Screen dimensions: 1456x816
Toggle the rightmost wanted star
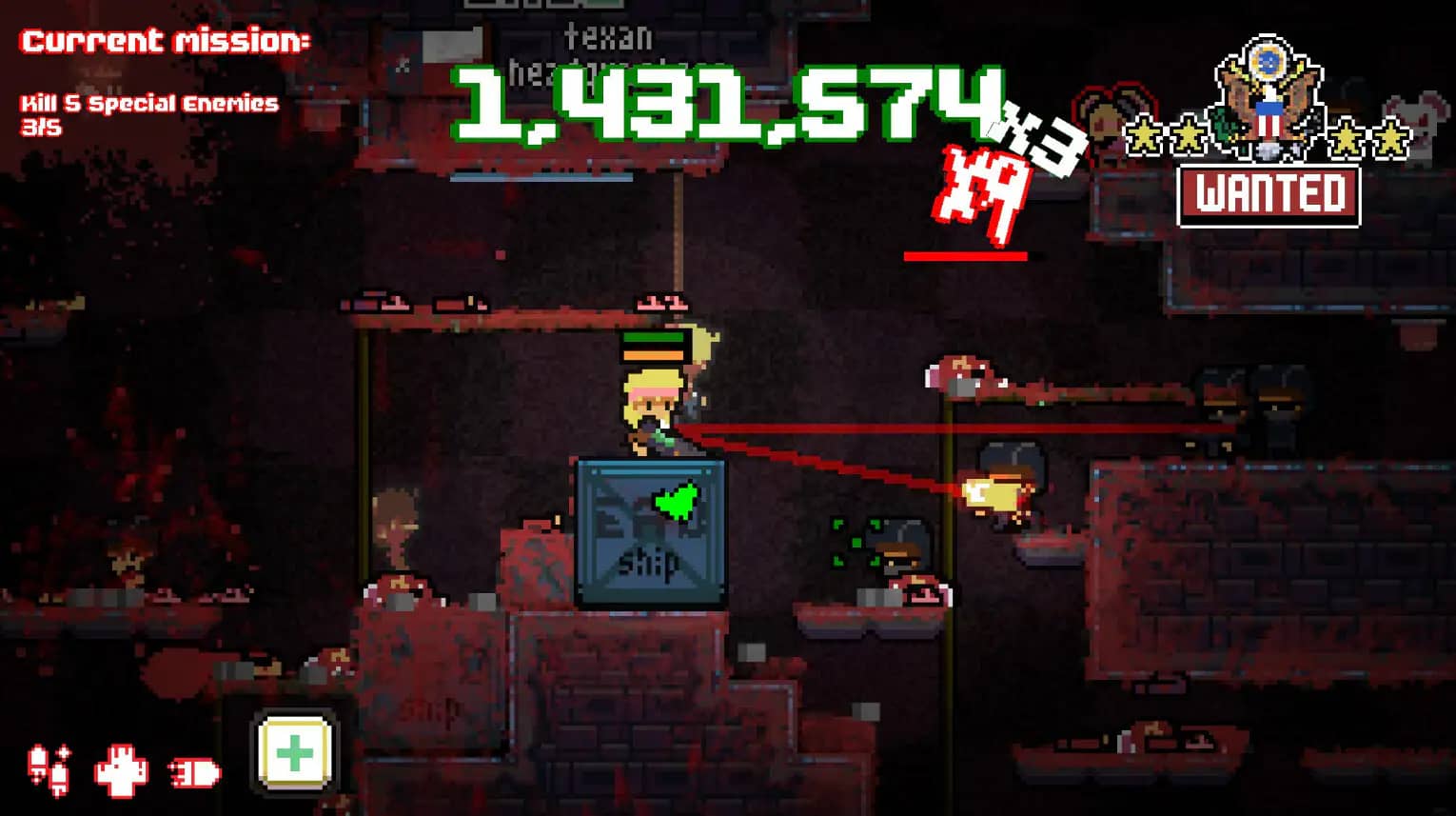tap(1389, 135)
